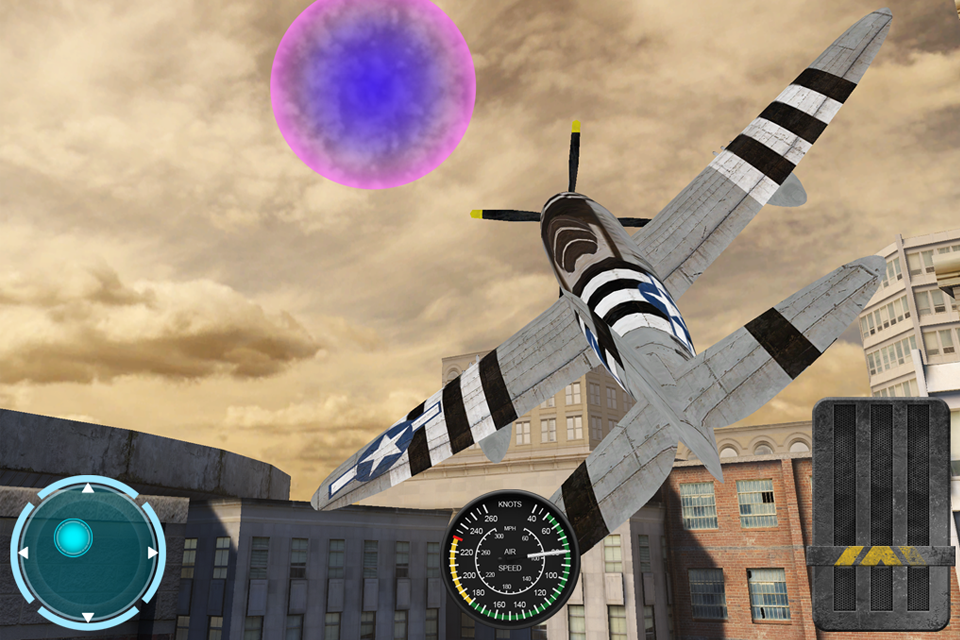The width and height of the screenshot is (960, 640).
Task: Tap the joystick's right arrow
Action: (x=152, y=552)
